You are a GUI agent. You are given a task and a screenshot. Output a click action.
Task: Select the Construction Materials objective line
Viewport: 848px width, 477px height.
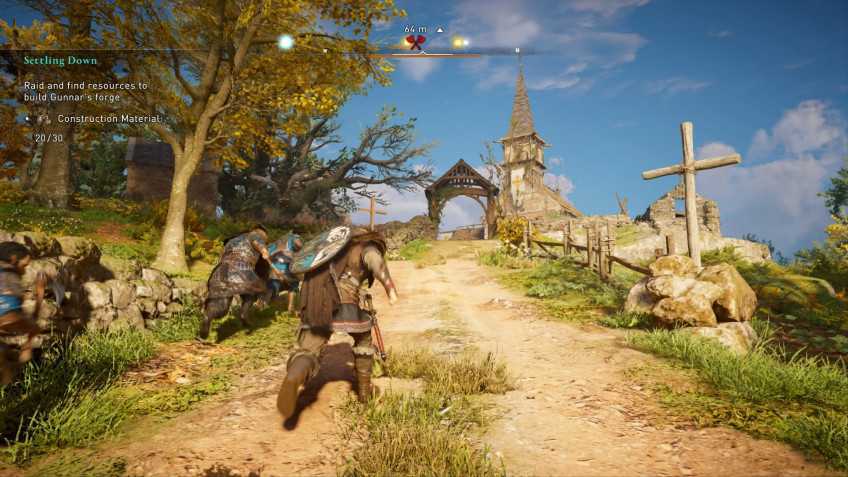coord(108,118)
